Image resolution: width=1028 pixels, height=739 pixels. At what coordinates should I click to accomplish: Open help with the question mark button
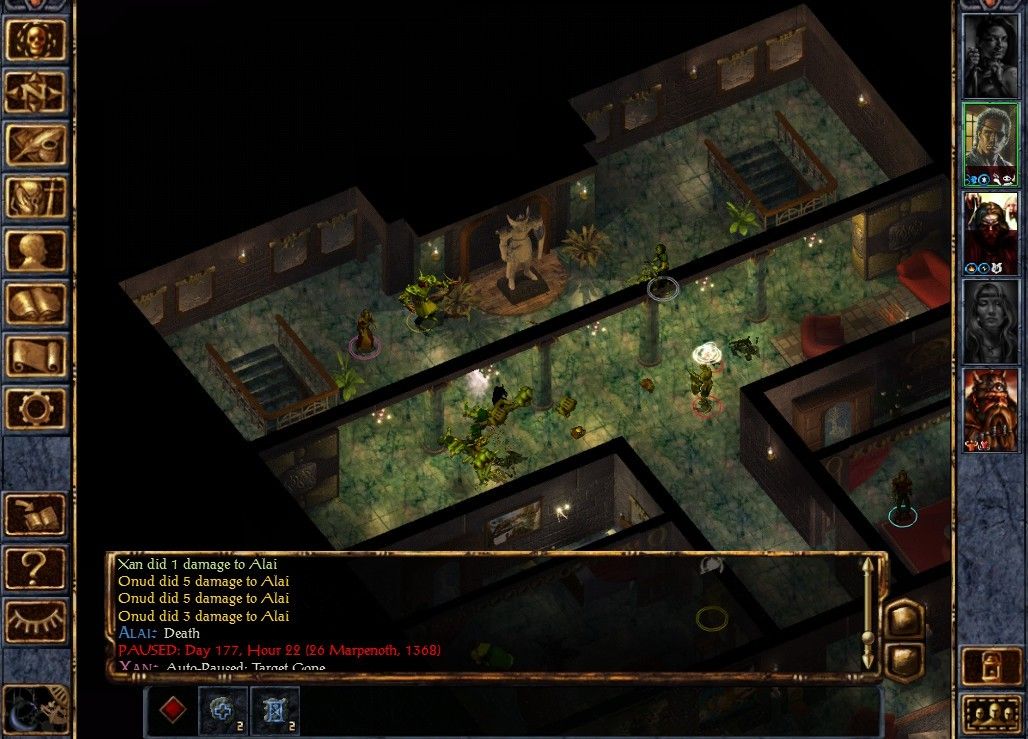[36, 568]
